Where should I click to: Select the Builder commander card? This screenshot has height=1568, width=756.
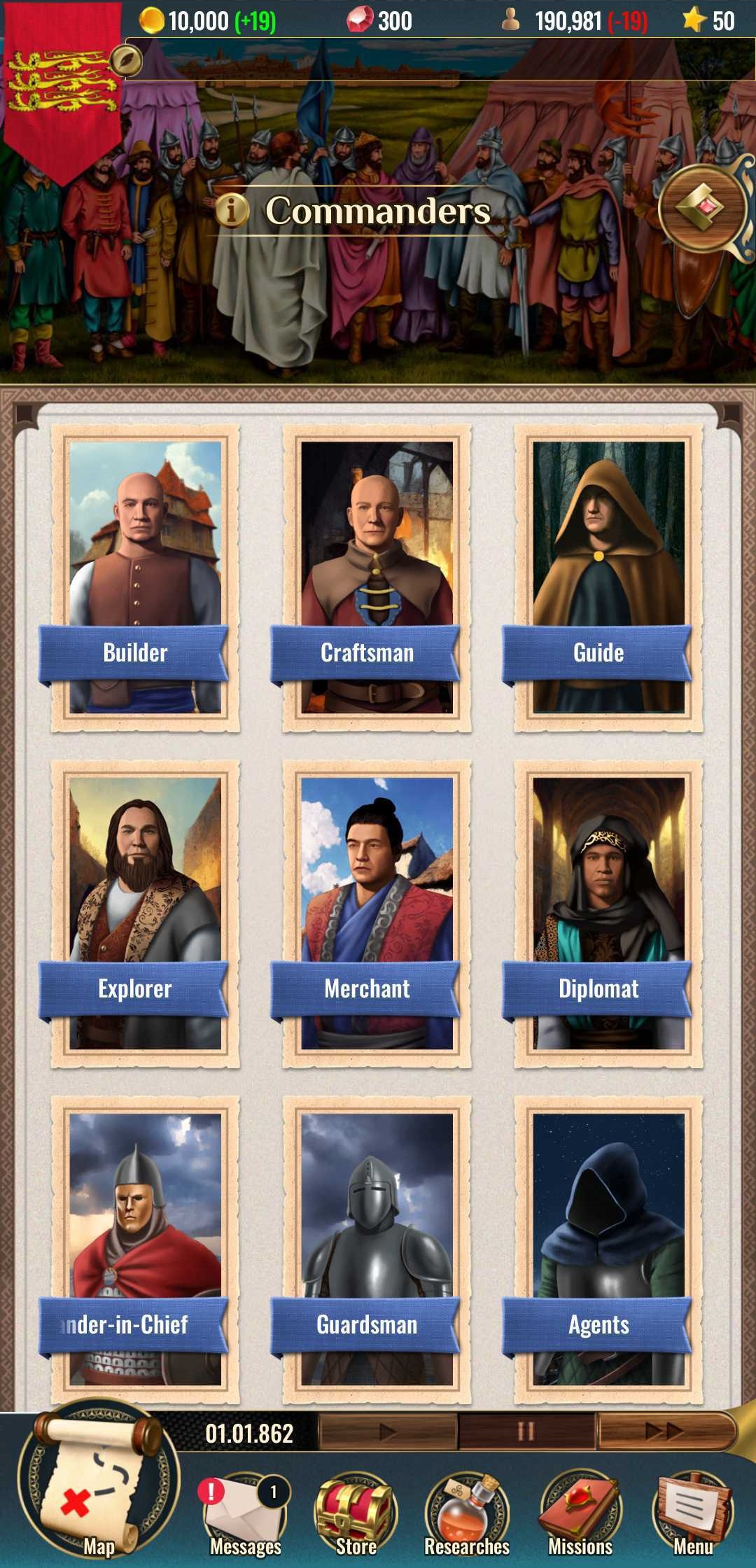(145, 577)
